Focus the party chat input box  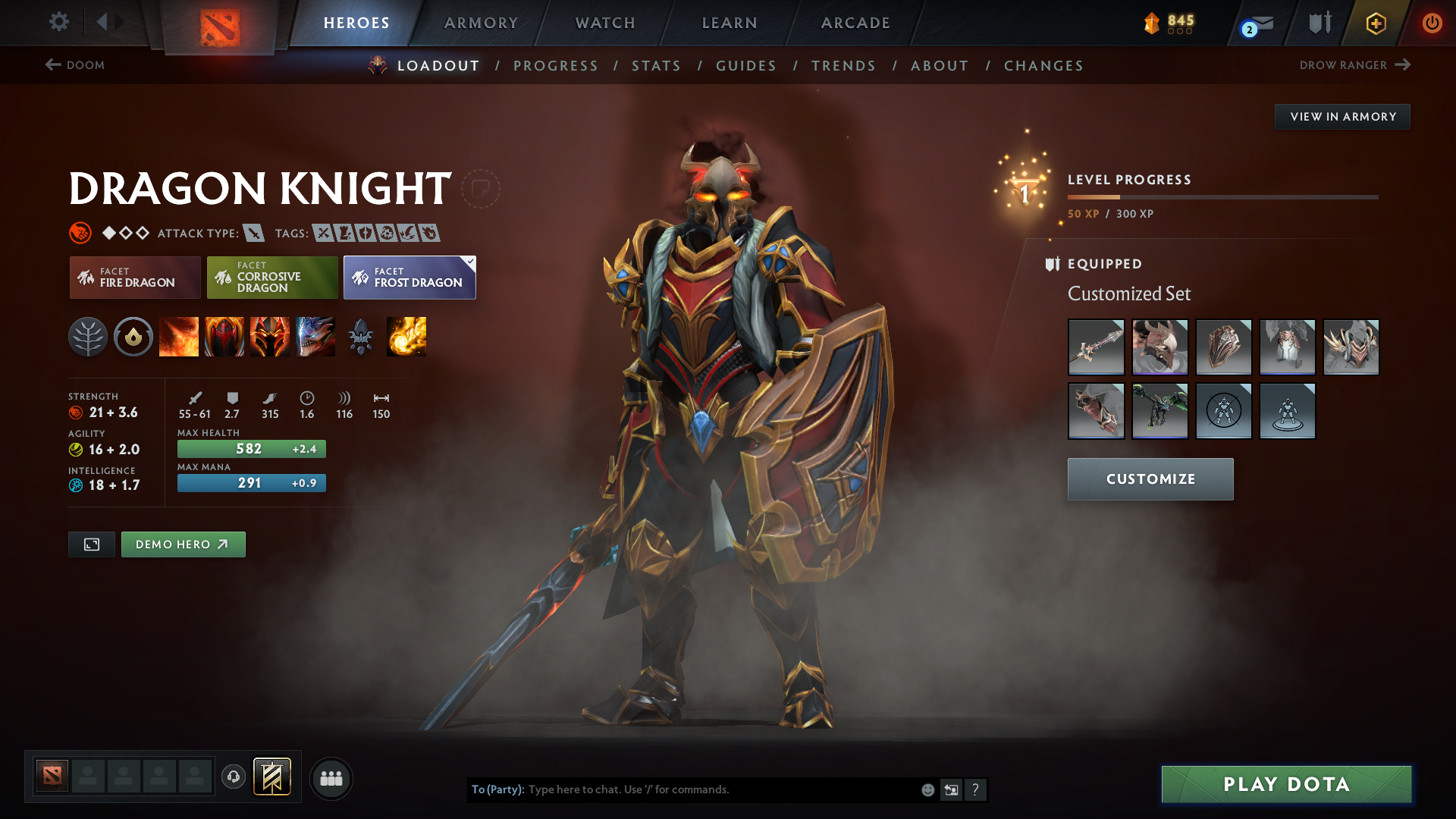point(720,789)
